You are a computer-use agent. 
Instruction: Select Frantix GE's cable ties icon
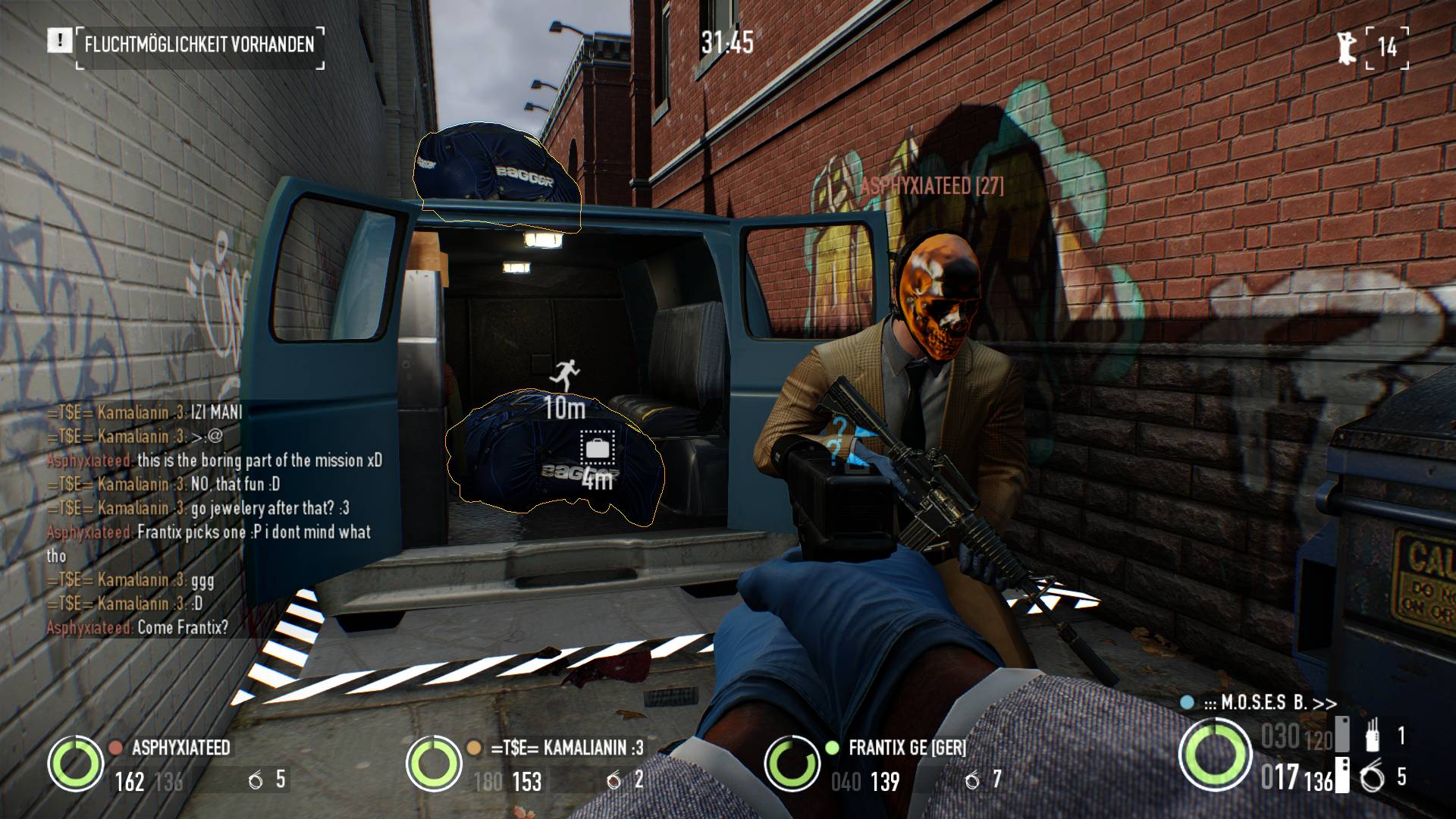click(972, 780)
